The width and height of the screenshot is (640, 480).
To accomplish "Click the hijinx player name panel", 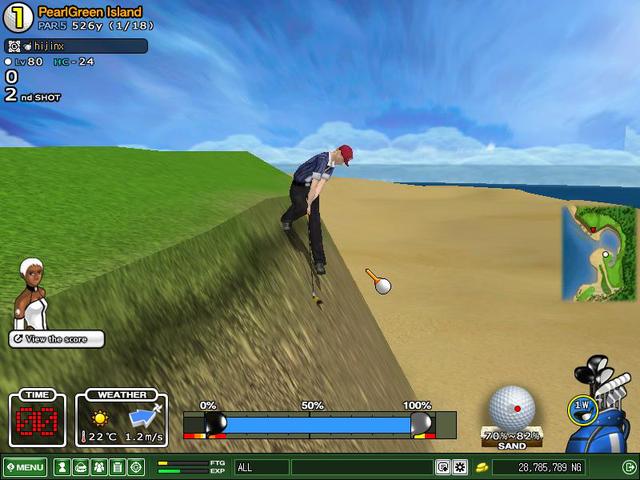I will [76, 46].
